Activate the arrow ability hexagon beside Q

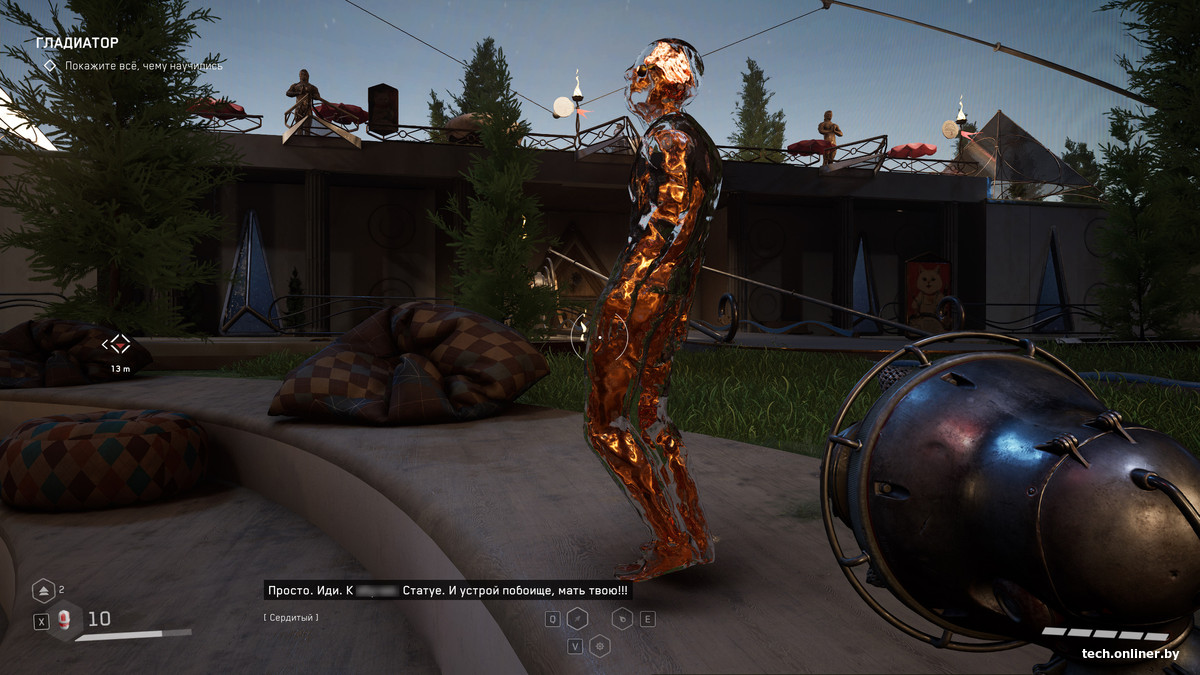[577, 619]
